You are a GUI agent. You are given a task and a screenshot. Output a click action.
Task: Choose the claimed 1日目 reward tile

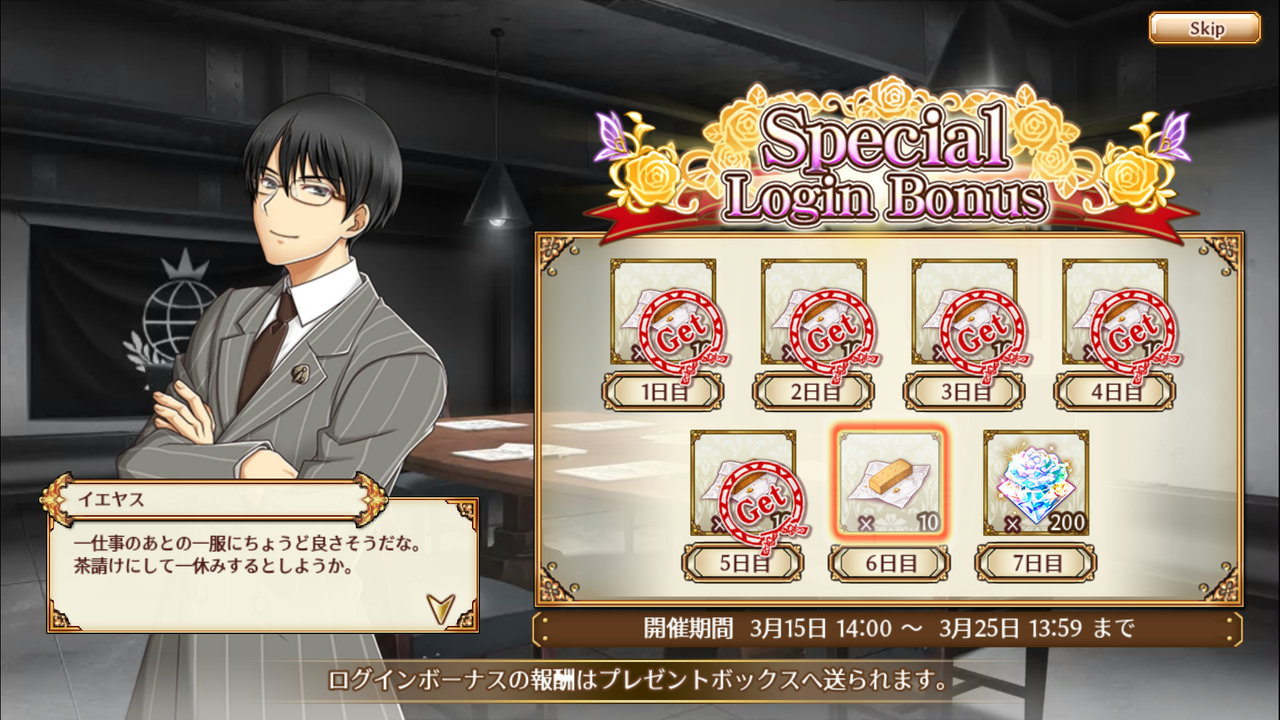tap(663, 313)
